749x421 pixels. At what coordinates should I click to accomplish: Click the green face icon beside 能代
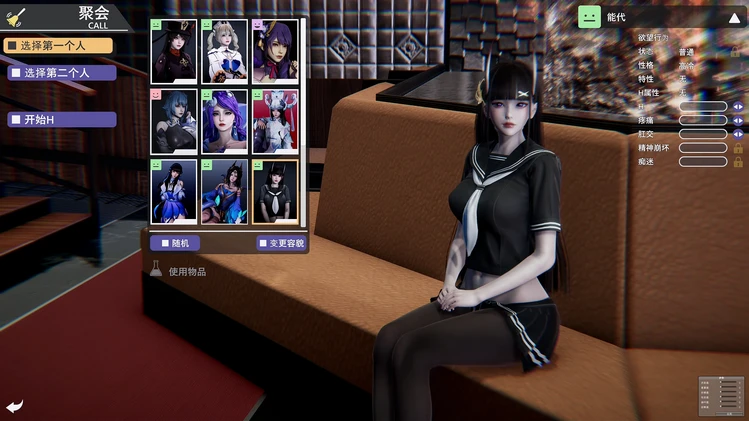(590, 17)
